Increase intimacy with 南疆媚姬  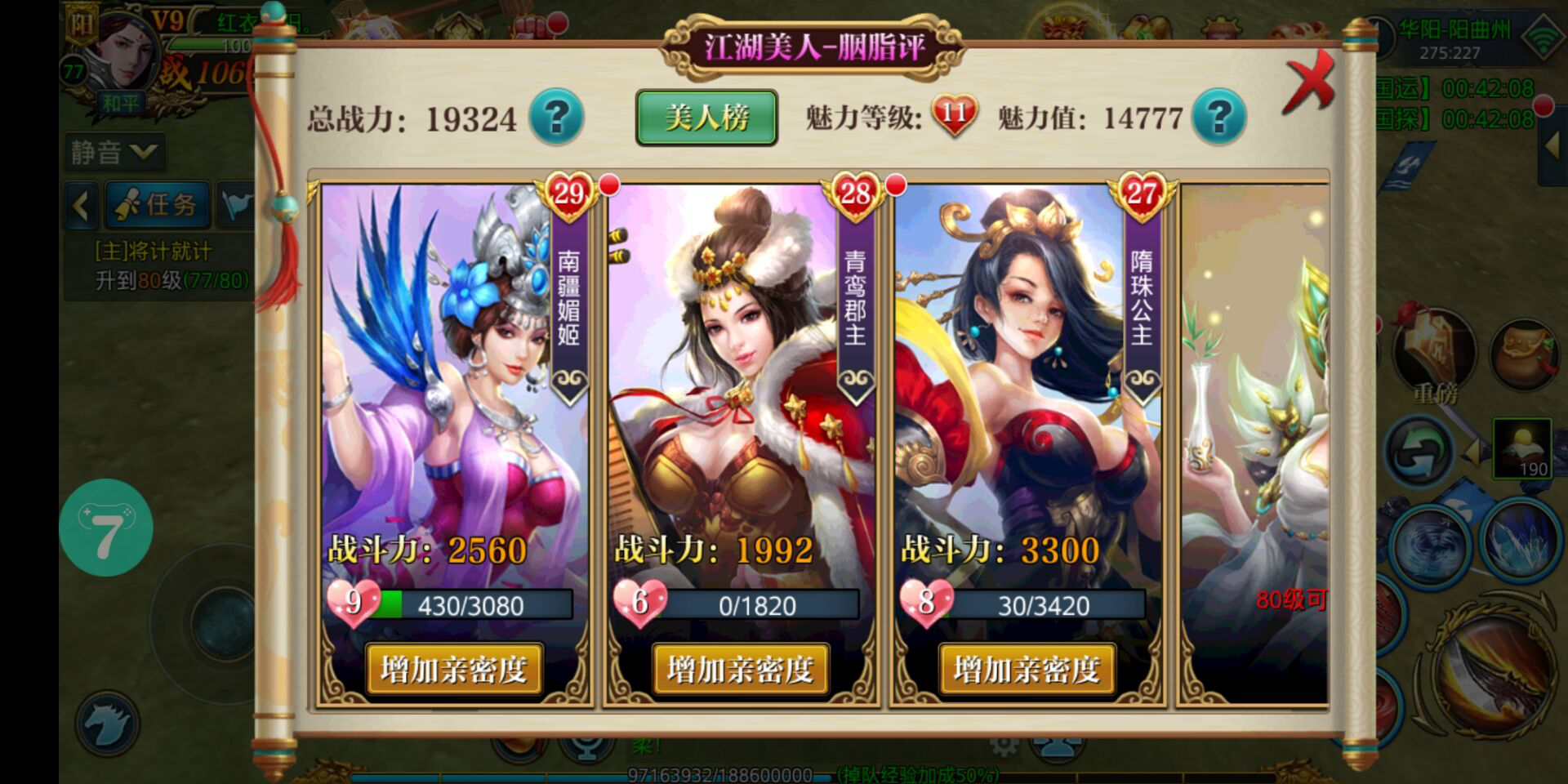point(453,670)
